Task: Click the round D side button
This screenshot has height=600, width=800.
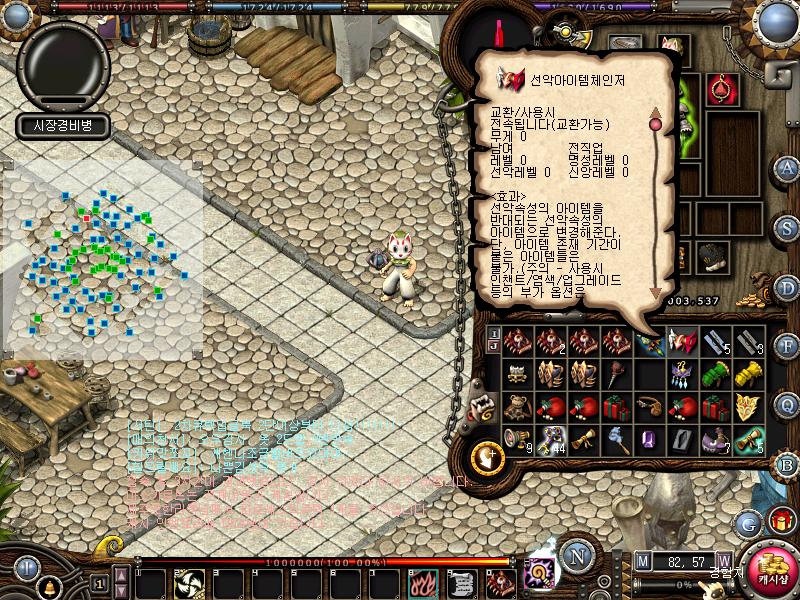Action: (788, 286)
